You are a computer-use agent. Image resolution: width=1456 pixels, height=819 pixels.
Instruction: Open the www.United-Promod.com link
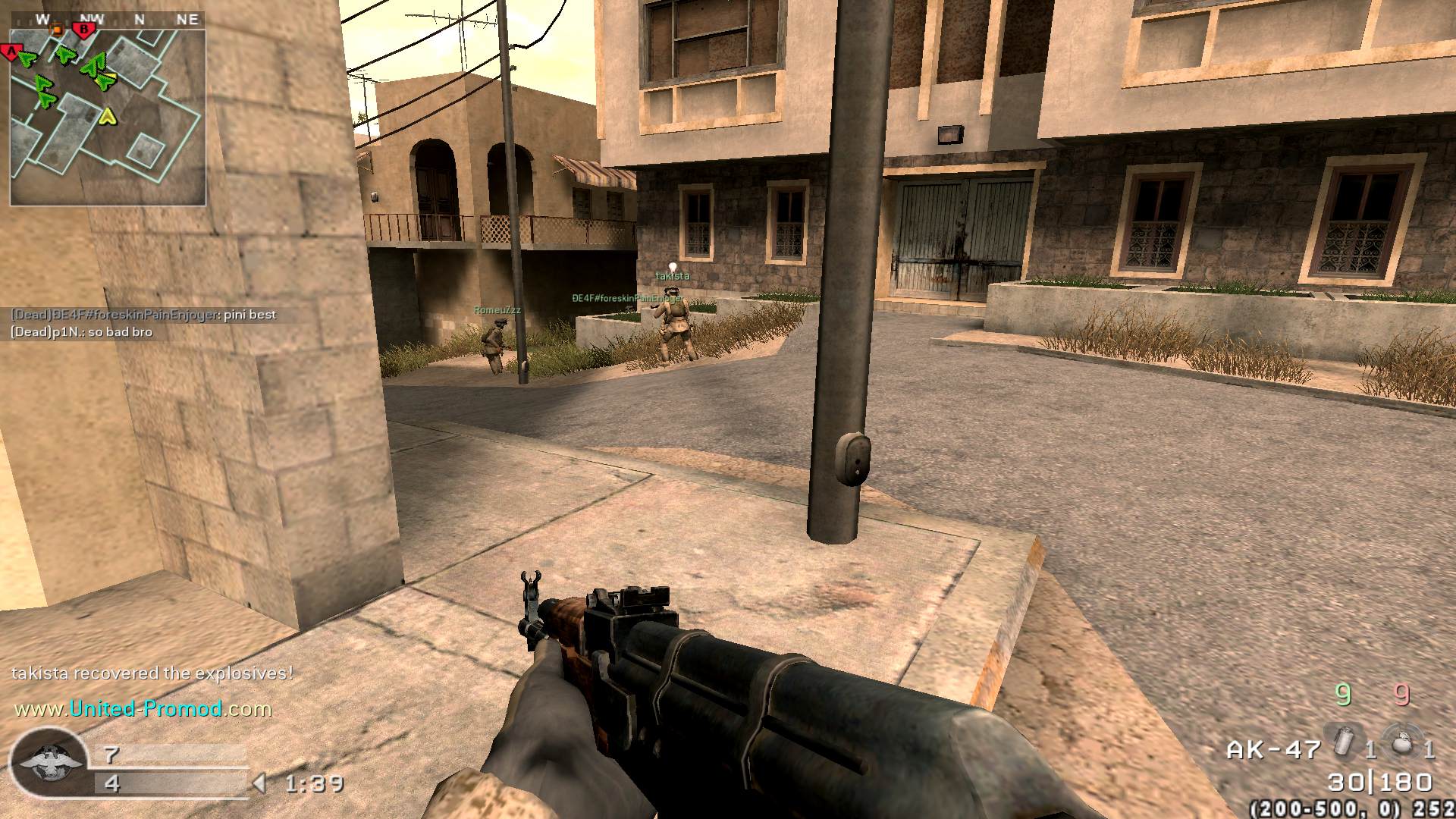(x=143, y=709)
